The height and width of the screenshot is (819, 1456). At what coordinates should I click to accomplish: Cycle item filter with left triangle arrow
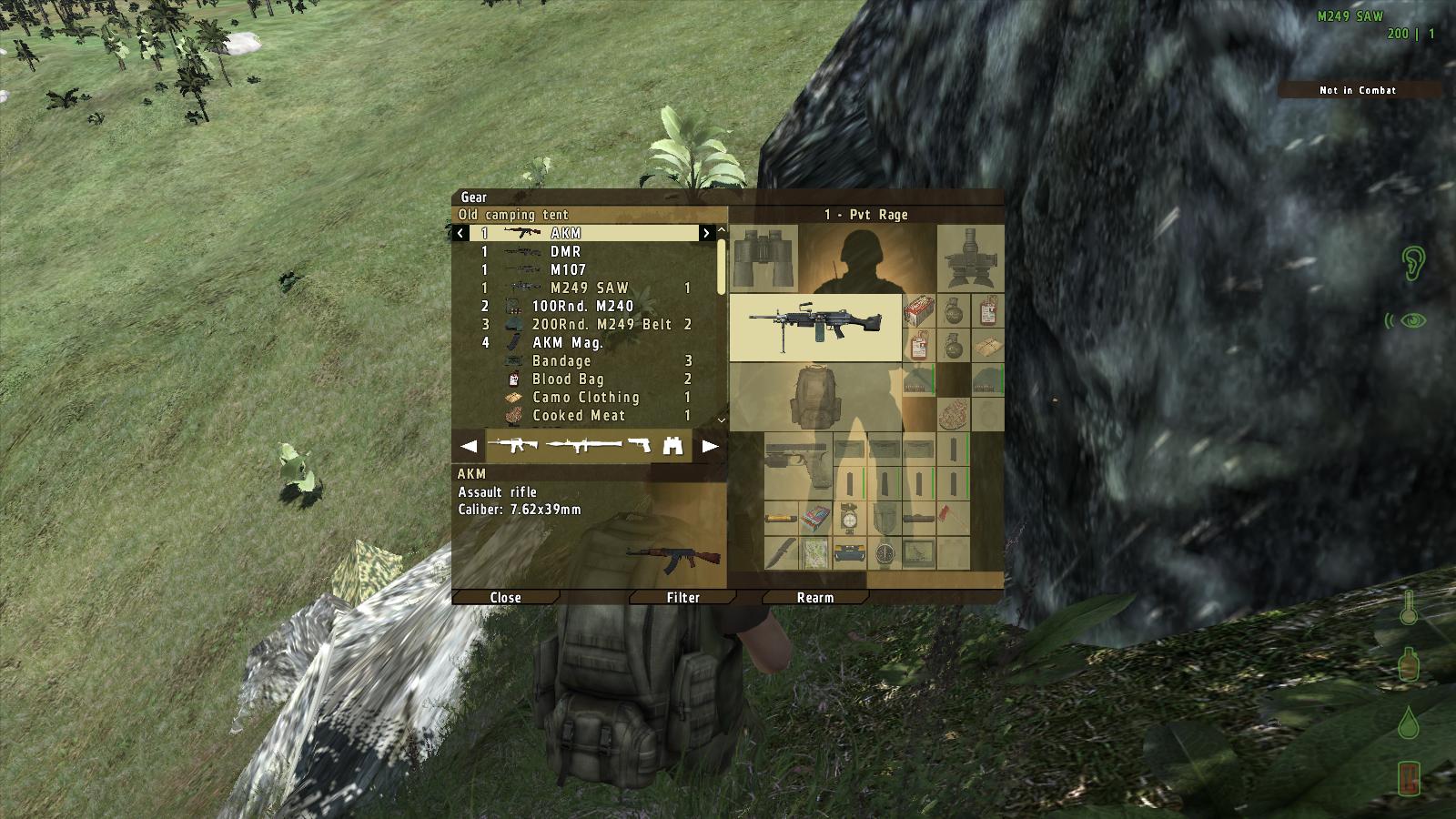[469, 447]
